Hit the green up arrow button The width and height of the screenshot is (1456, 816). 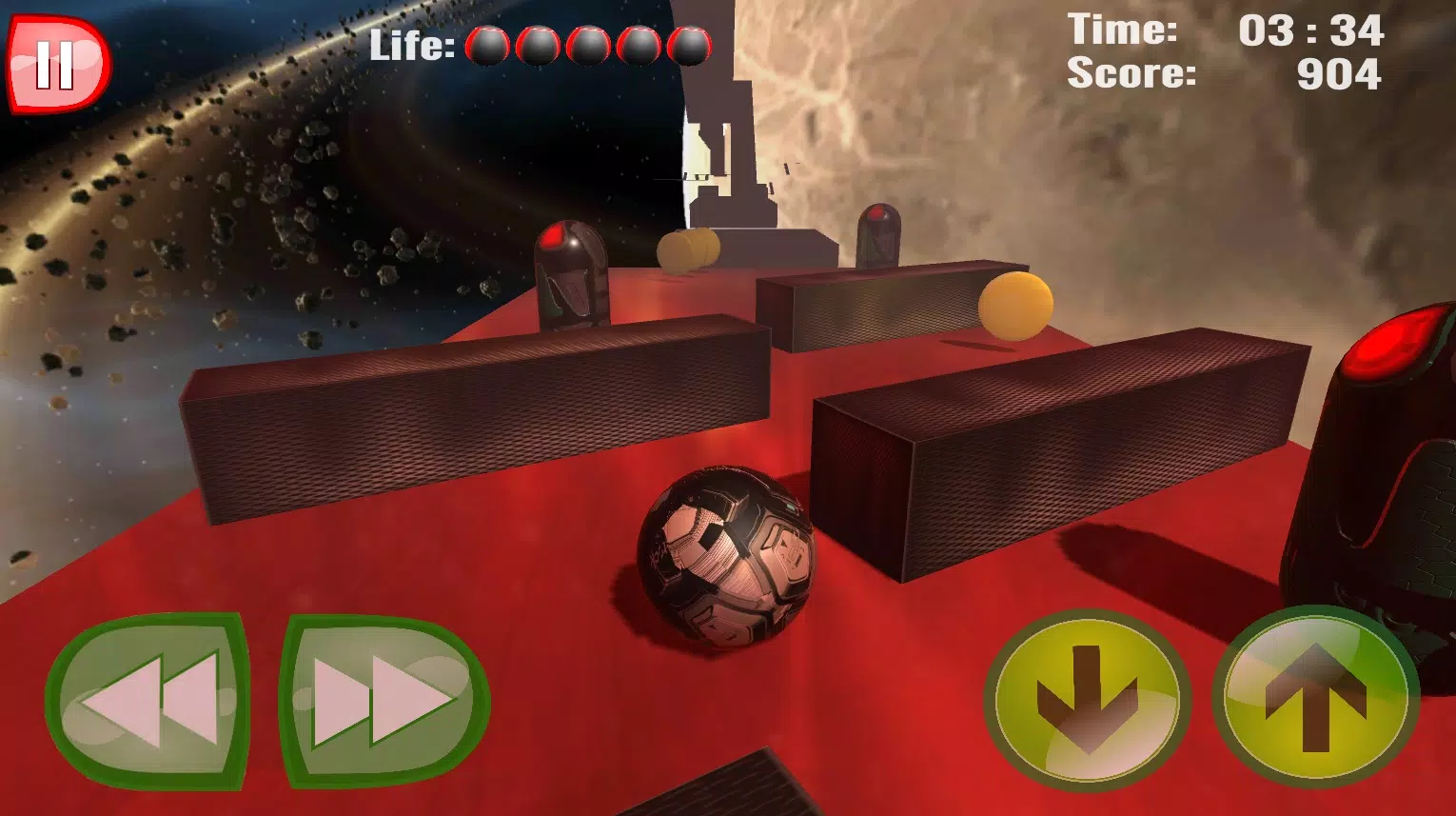tap(1314, 697)
